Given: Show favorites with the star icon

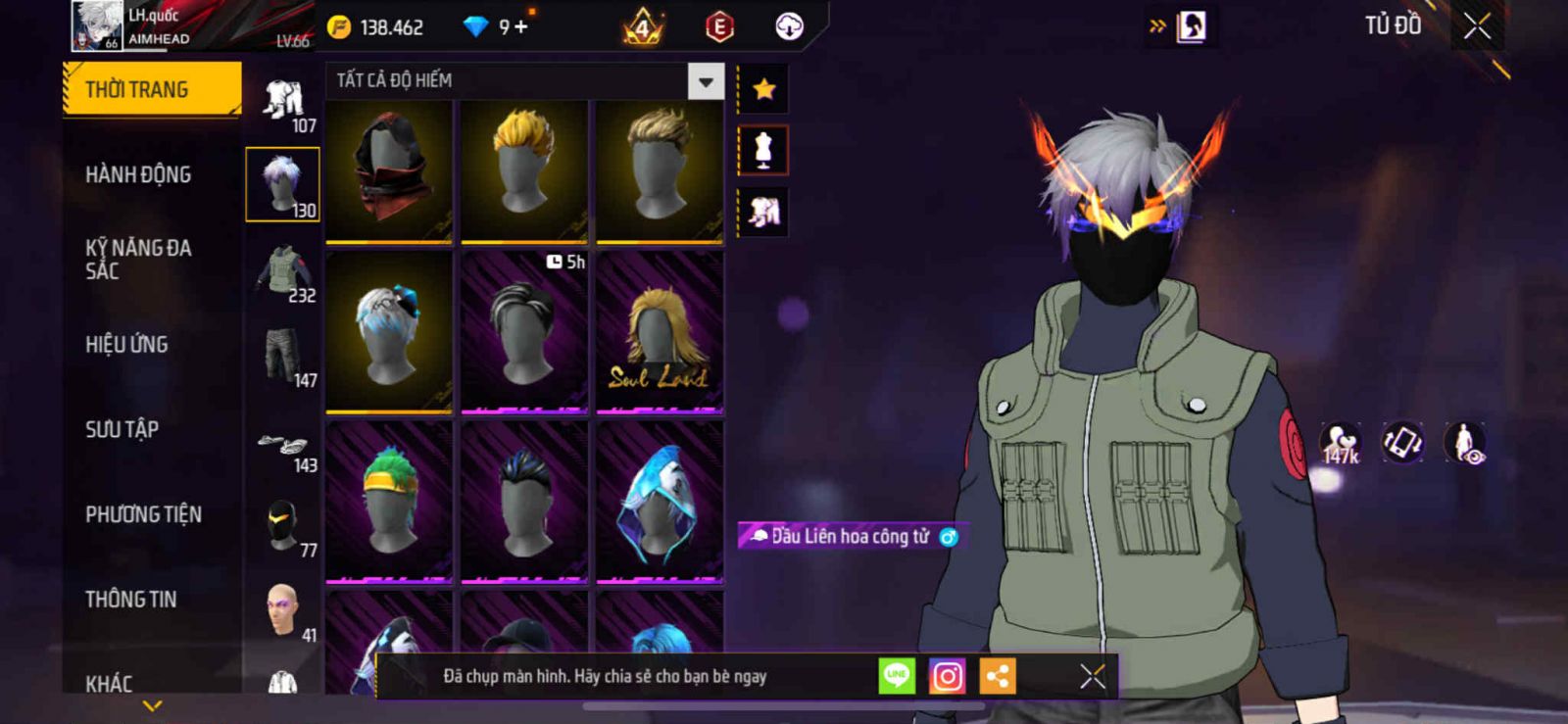Looking at the screenshot, I should (763, 90).
